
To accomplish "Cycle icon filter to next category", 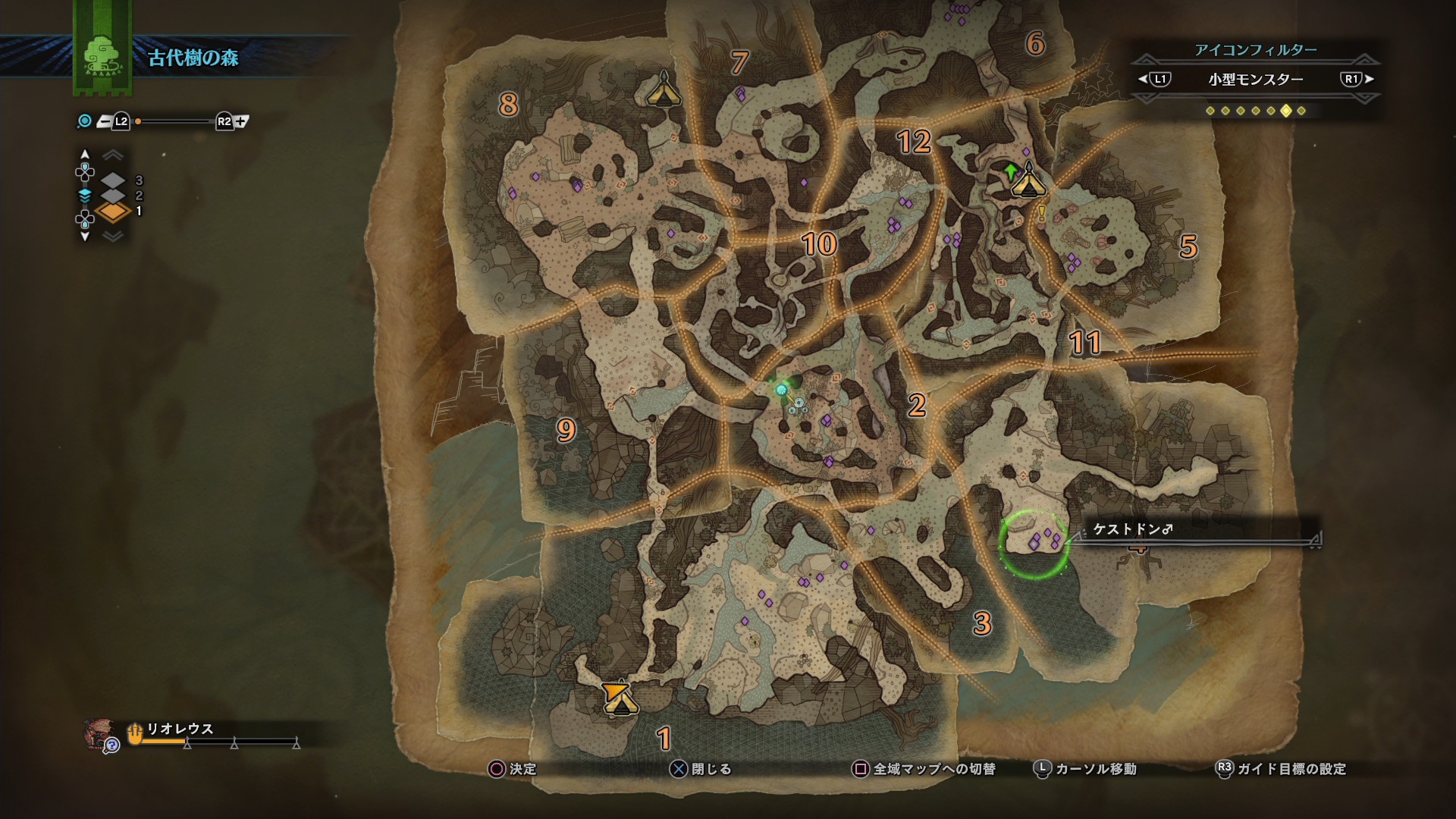I will (1357, 79).
